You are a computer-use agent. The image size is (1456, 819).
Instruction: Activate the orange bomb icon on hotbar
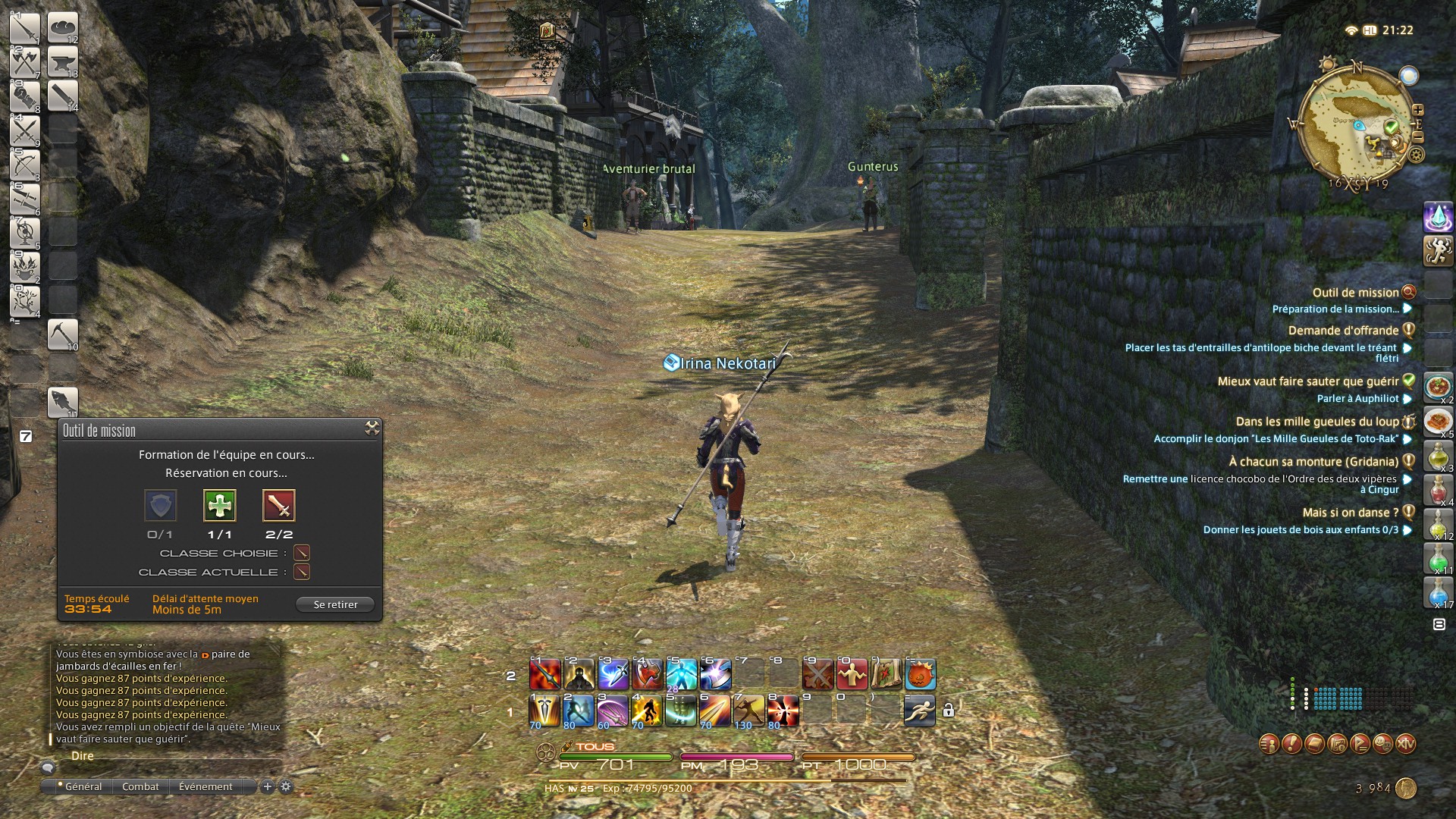pos(920,674)
